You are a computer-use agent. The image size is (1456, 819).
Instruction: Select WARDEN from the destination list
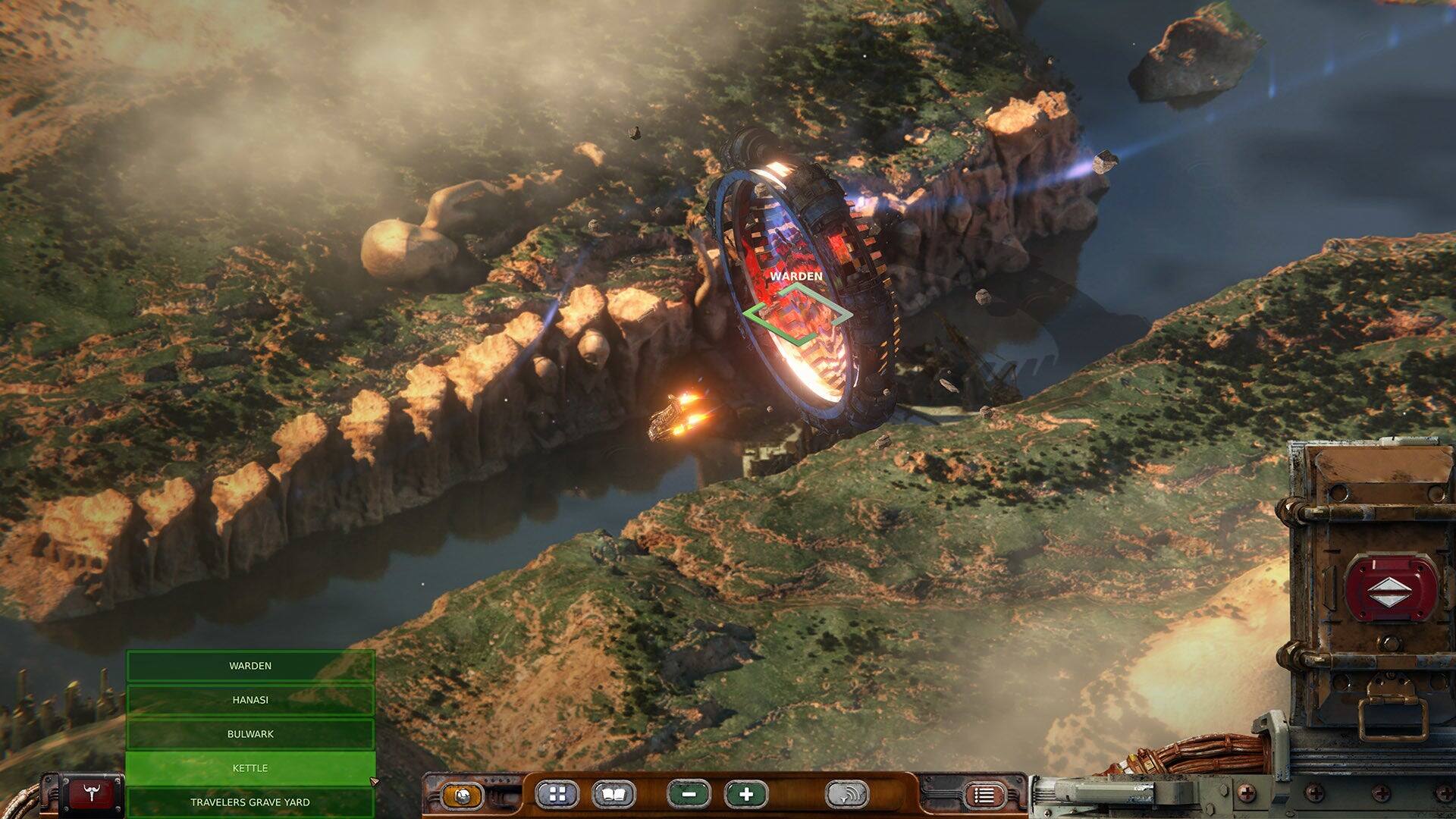[251, 665]
